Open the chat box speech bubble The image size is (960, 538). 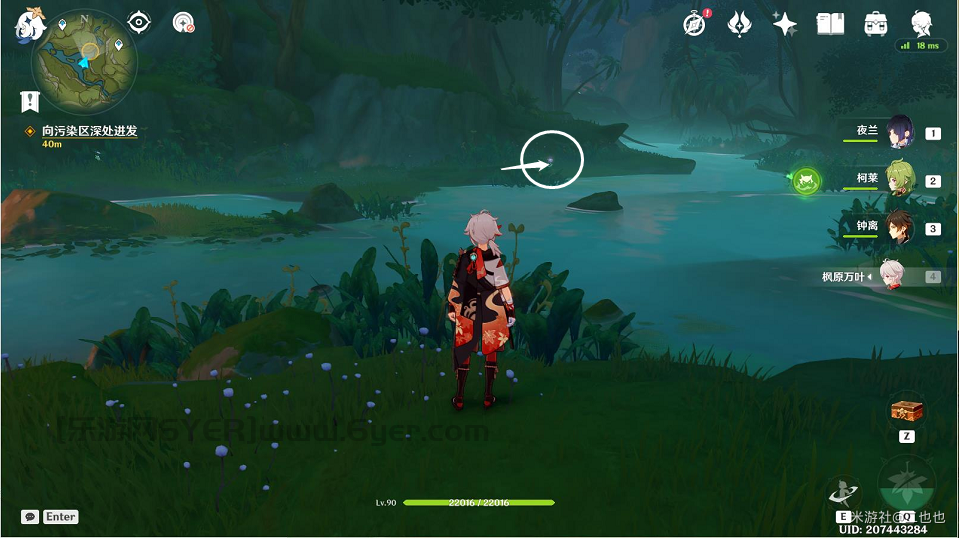point(30,517)
